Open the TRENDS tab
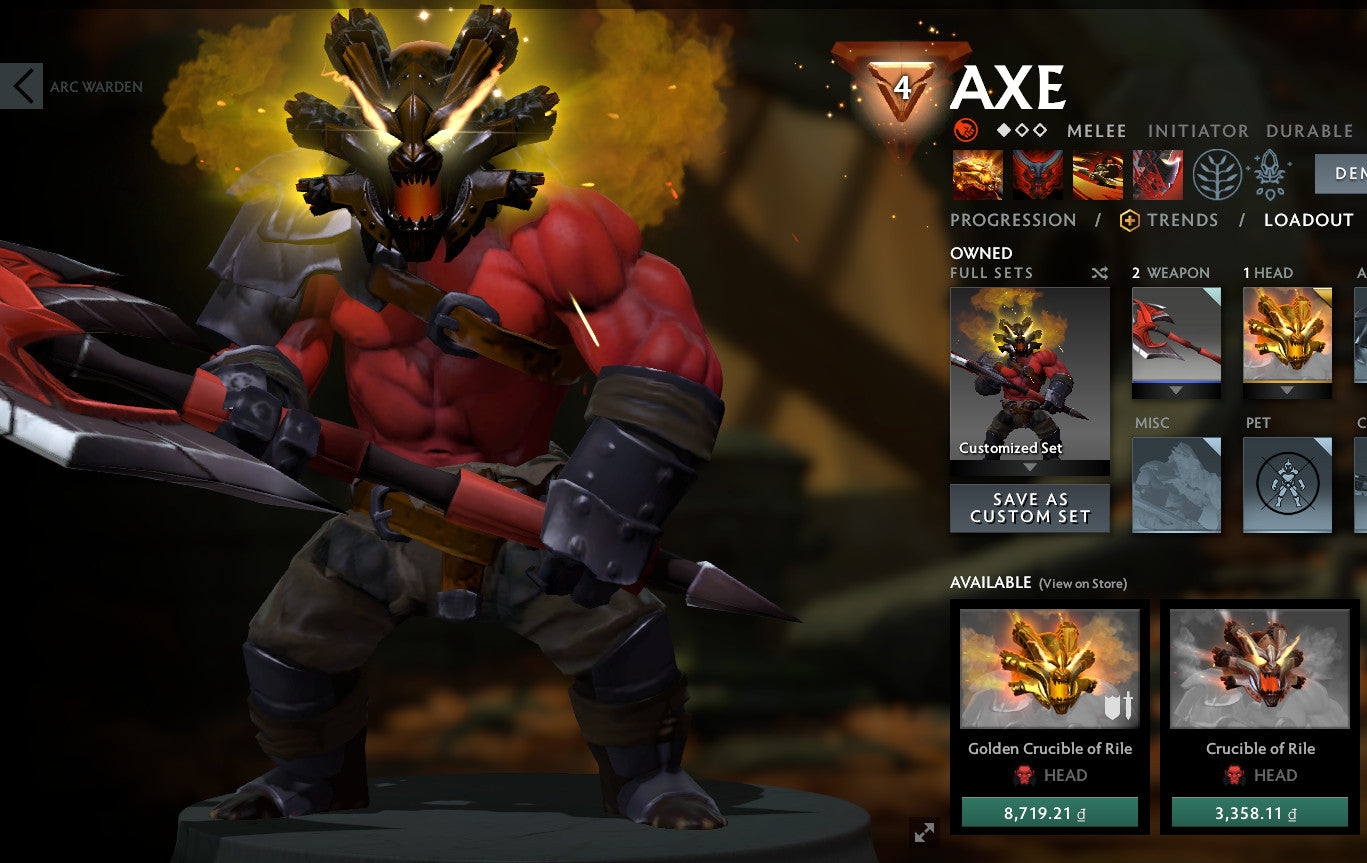1367x863 pixels. pyautogui.click(x=1185, y=220)
